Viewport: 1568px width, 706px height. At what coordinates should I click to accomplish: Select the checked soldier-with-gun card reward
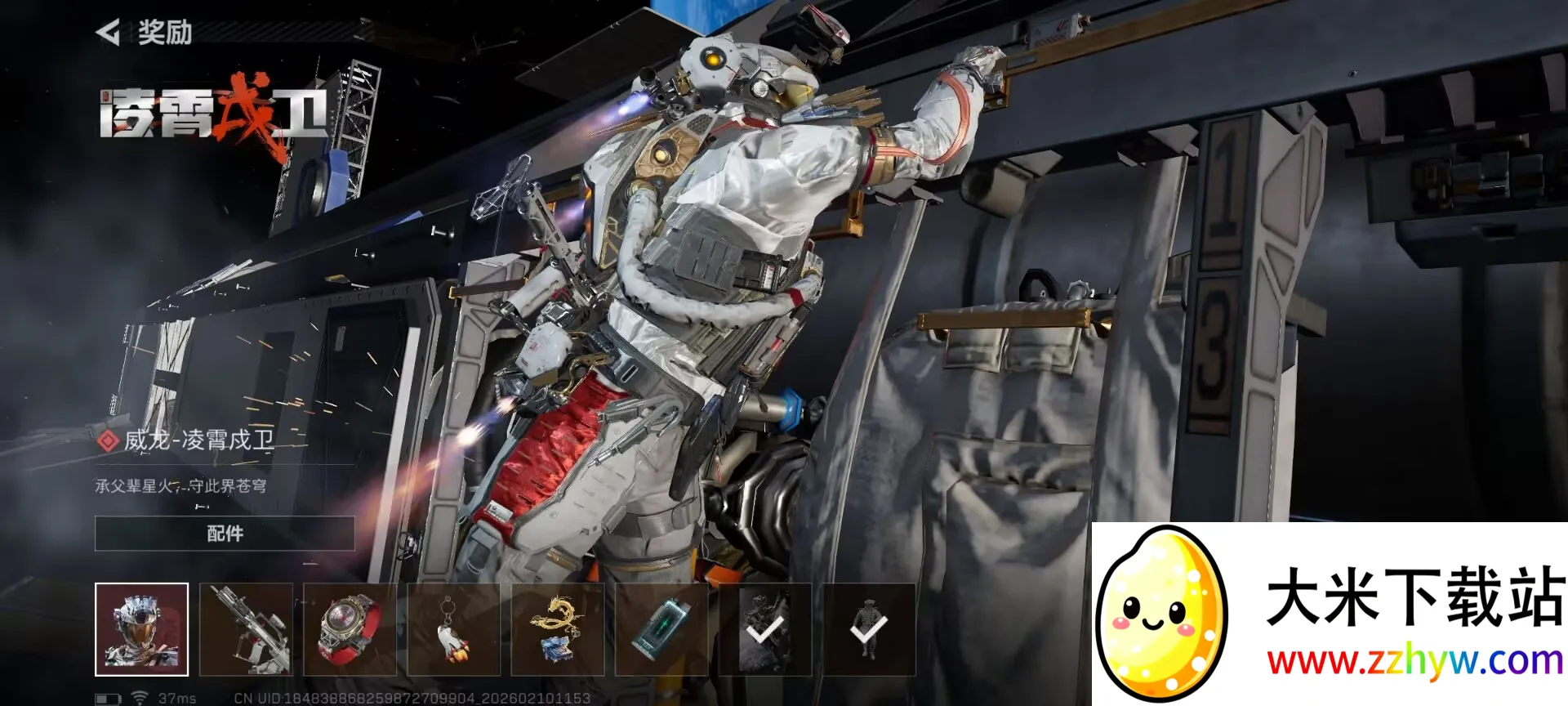pyautogui.click(x=765, y=629)
